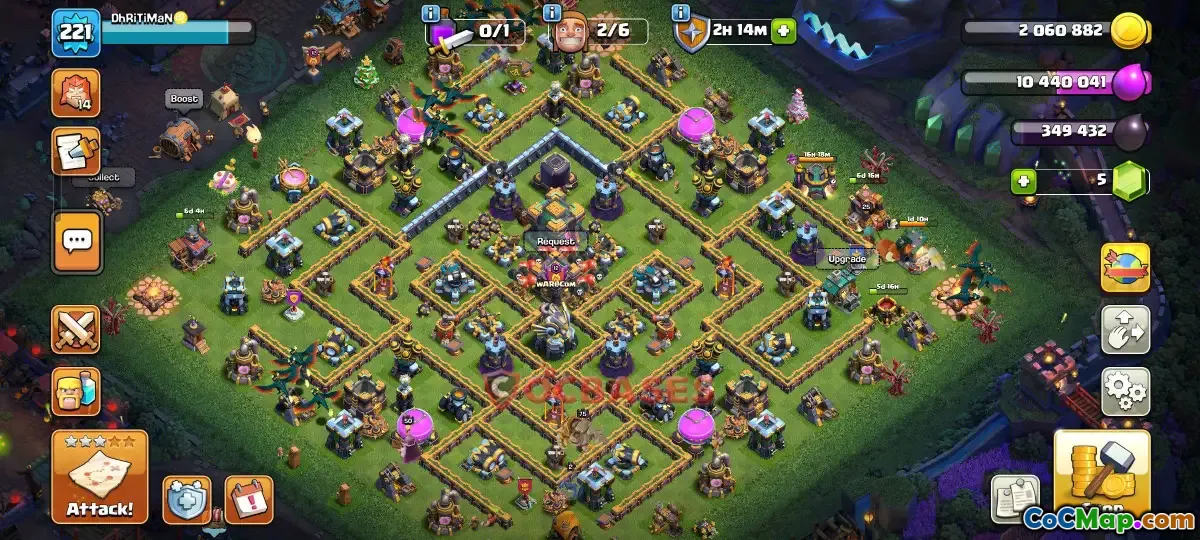
Task: Tap the Boost bubble above the barrel building
Action: (x=184, y=99)
